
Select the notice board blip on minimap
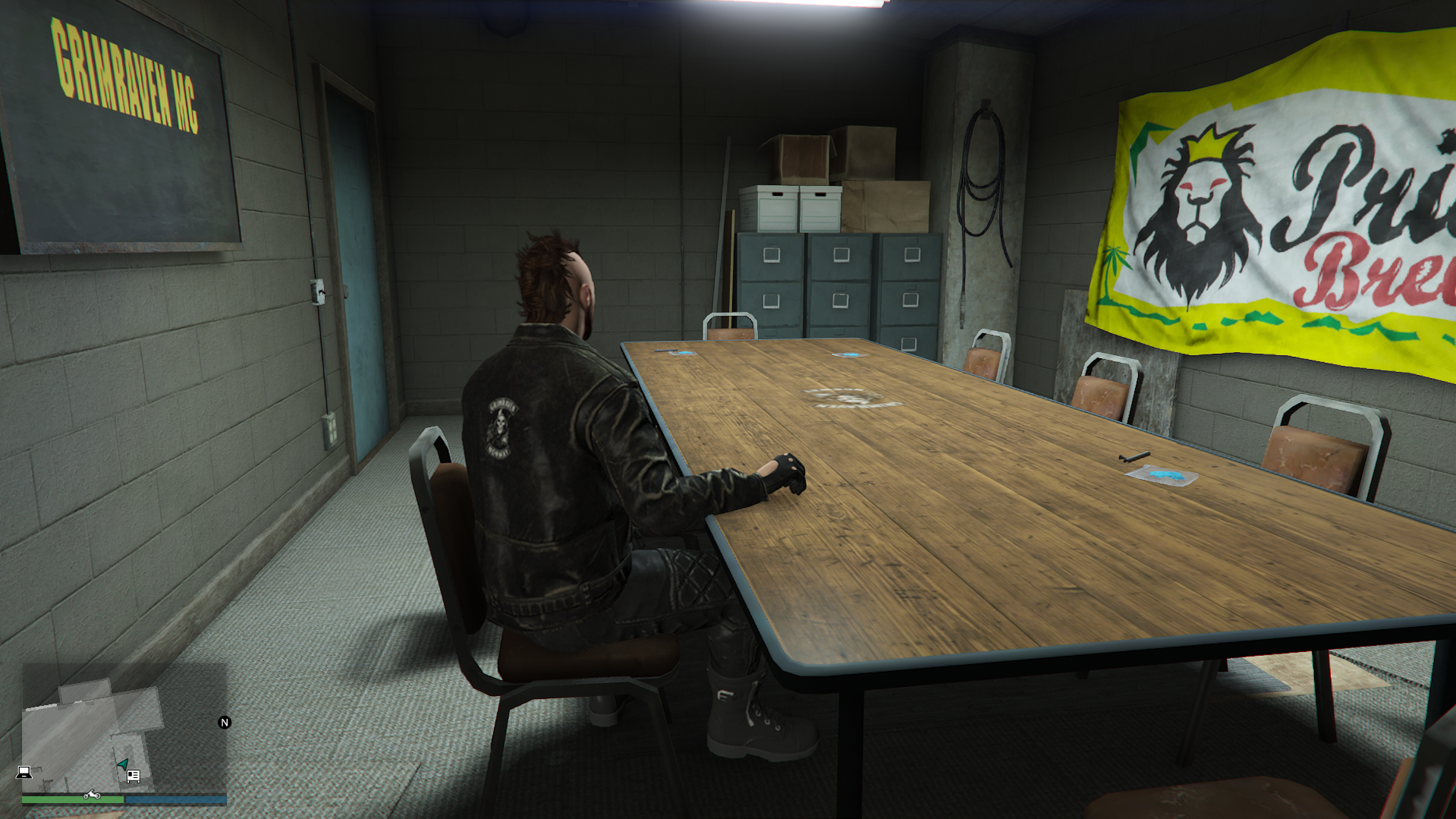click(x=134, y=776)
